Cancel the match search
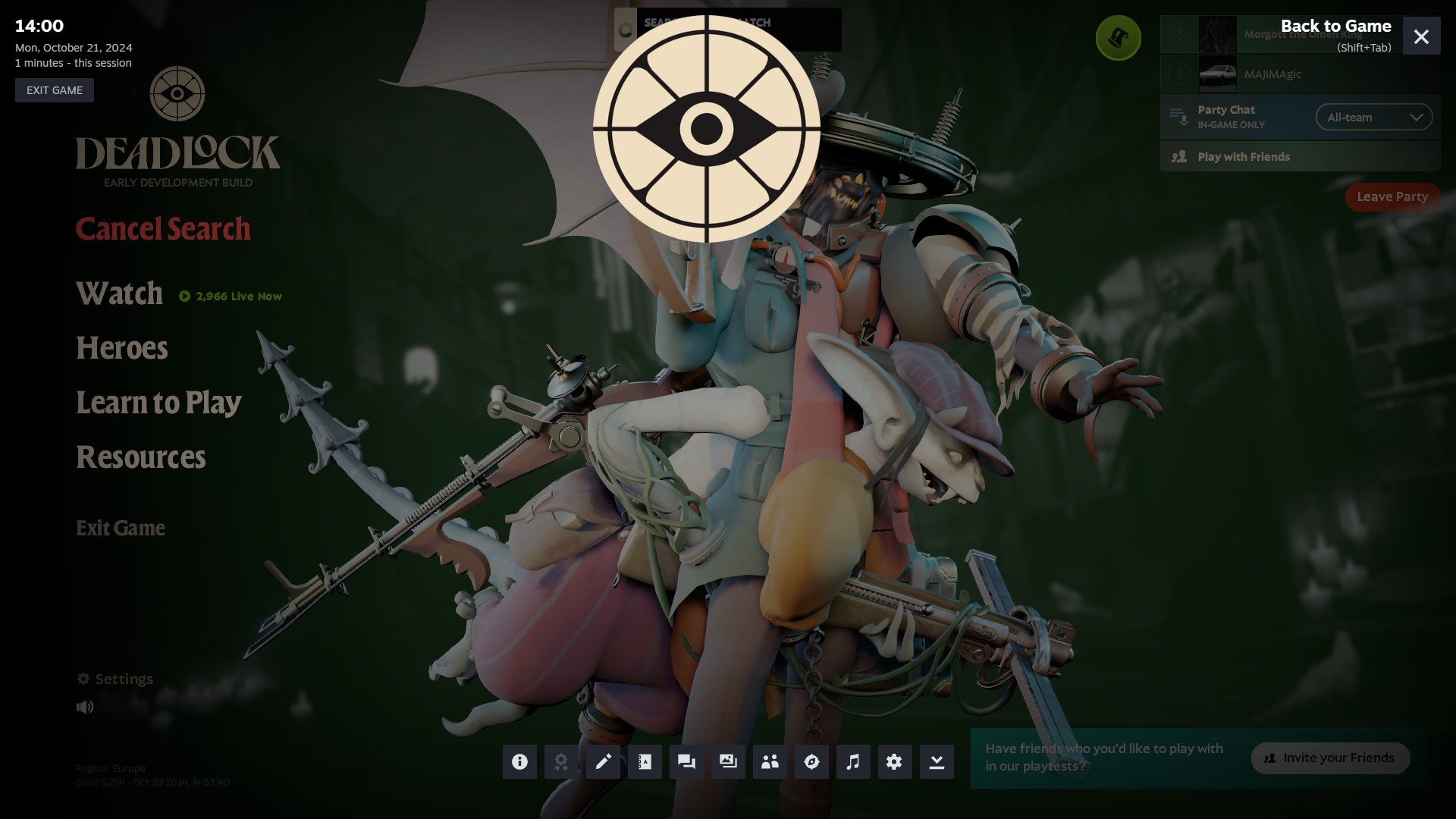1456x819 pixels. tap(163, 229)
